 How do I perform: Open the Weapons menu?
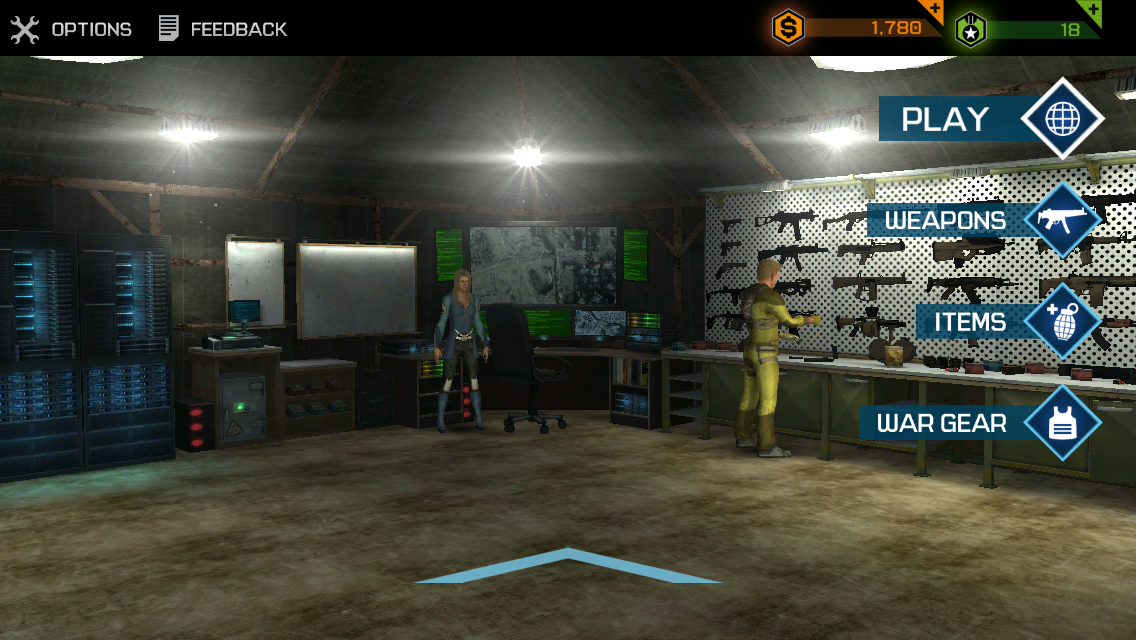click(983, 220)
